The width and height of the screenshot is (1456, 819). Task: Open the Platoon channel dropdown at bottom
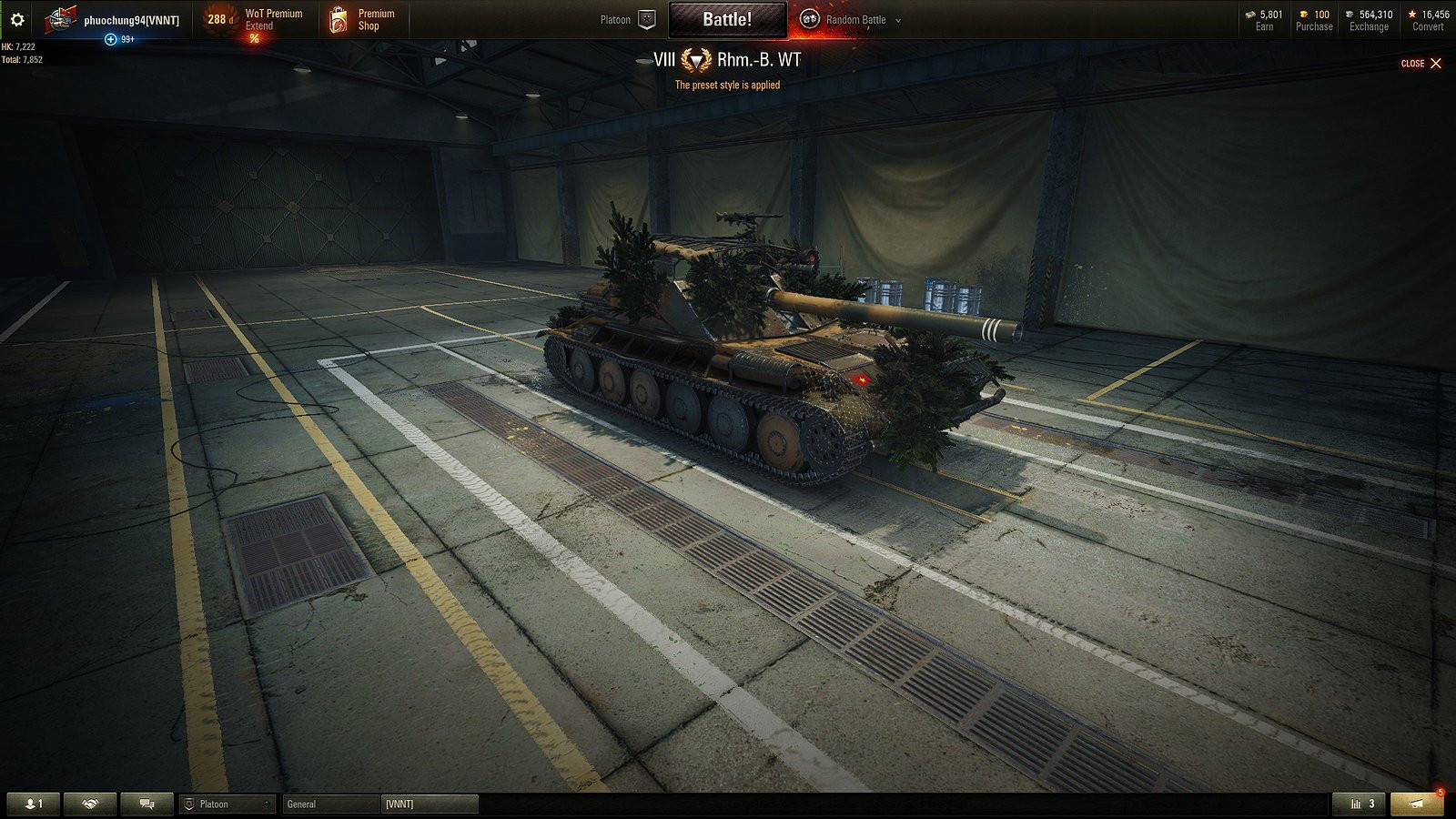227,804
